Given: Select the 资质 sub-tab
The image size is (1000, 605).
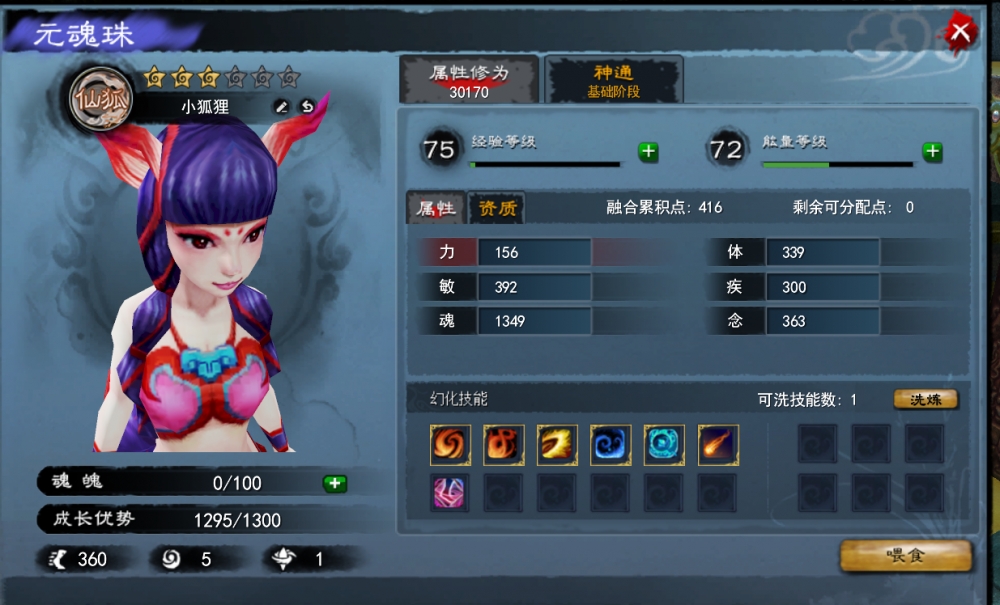Looking at the screenshot, I should click(x=497, y=208).
